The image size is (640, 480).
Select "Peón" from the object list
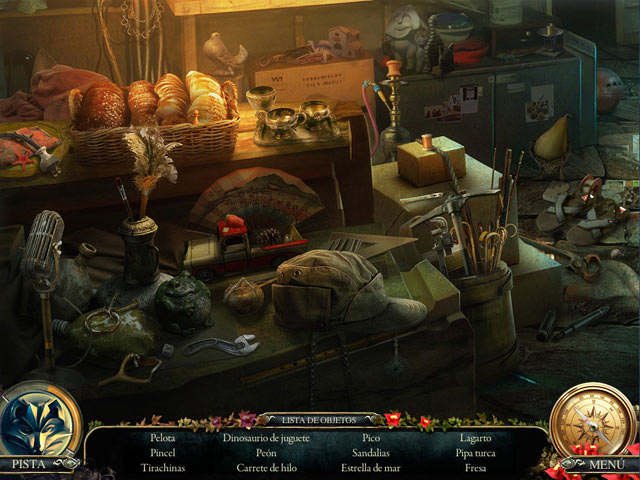[266, 453]
